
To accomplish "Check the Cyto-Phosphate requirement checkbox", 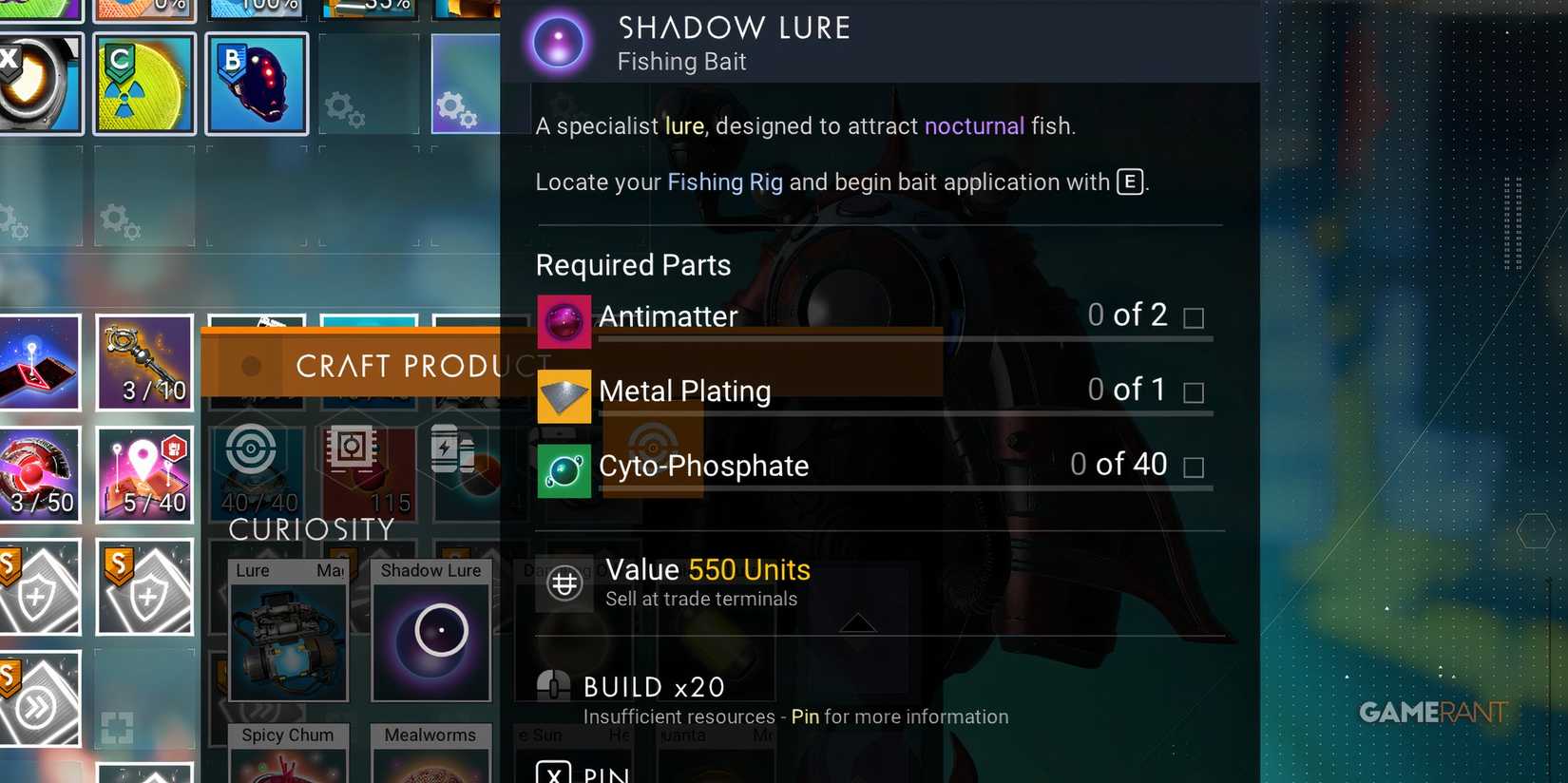I will pos(1194,468).
